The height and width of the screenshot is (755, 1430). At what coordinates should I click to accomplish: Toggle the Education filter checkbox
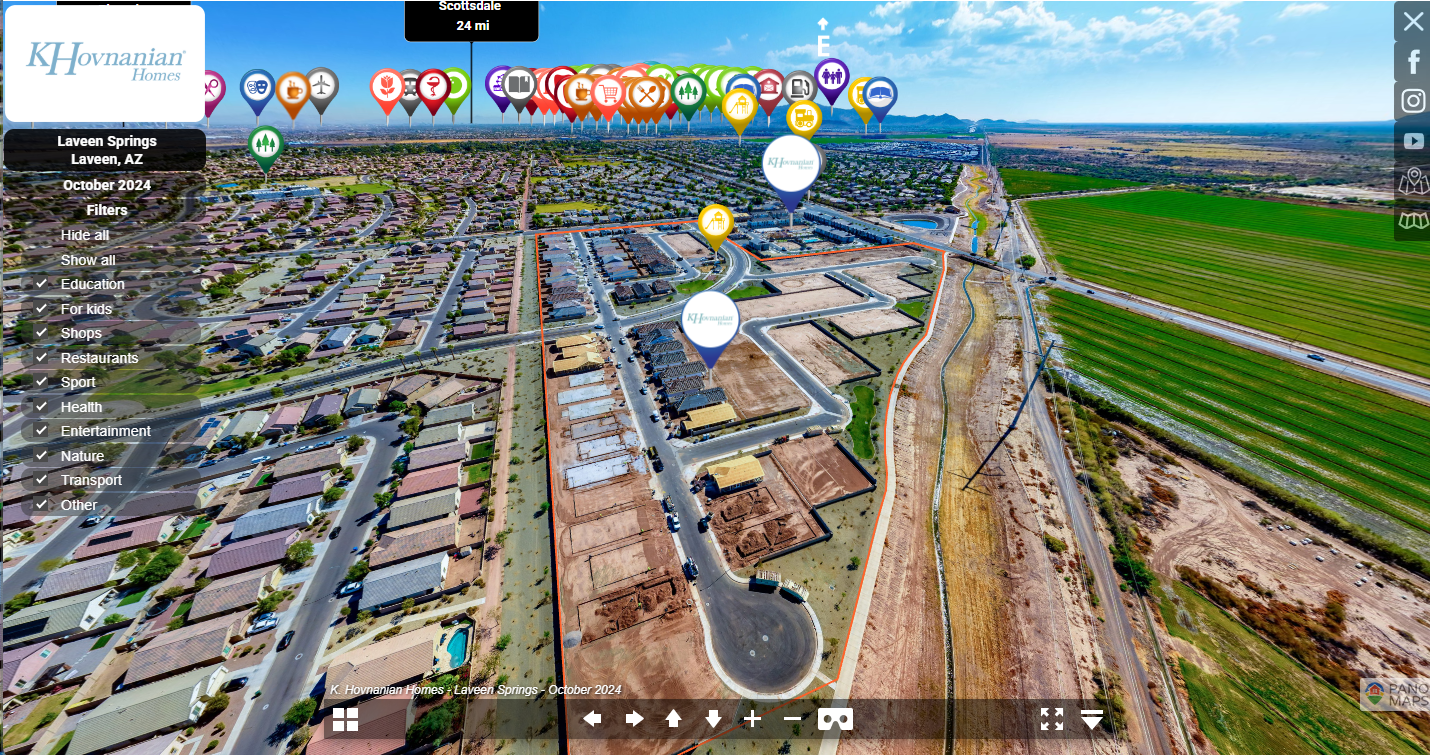[42, 284]
